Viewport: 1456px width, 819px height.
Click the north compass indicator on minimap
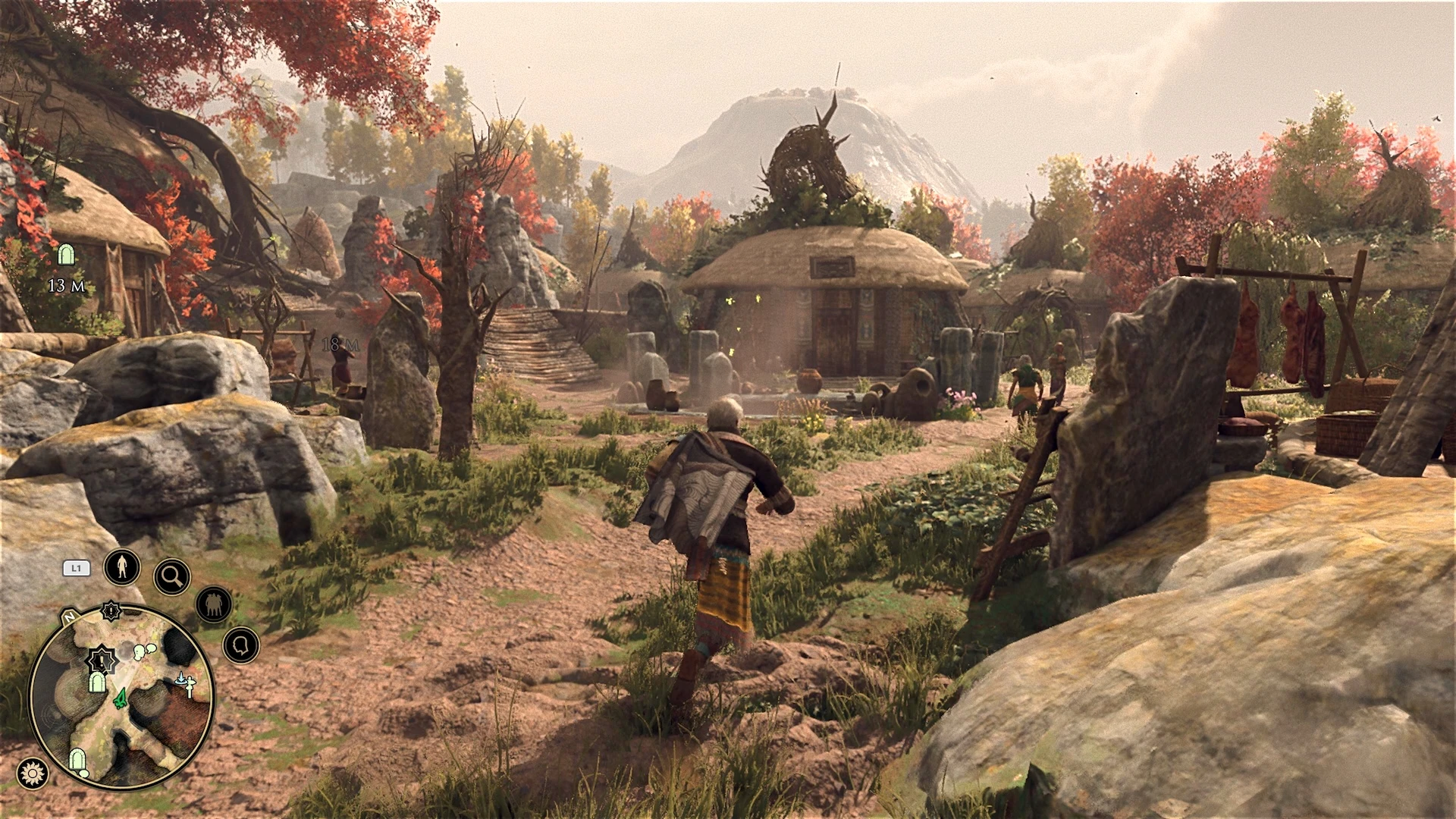coord(71,617)
